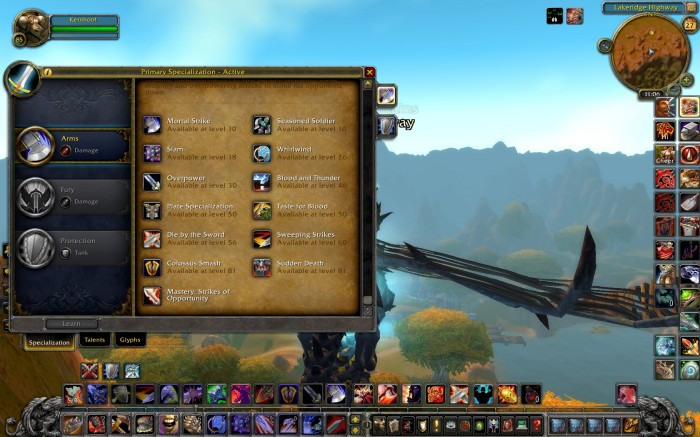Click Kenmoot's player portrait
This screenshot has width=700, height=437.
(x=30, y=25)
